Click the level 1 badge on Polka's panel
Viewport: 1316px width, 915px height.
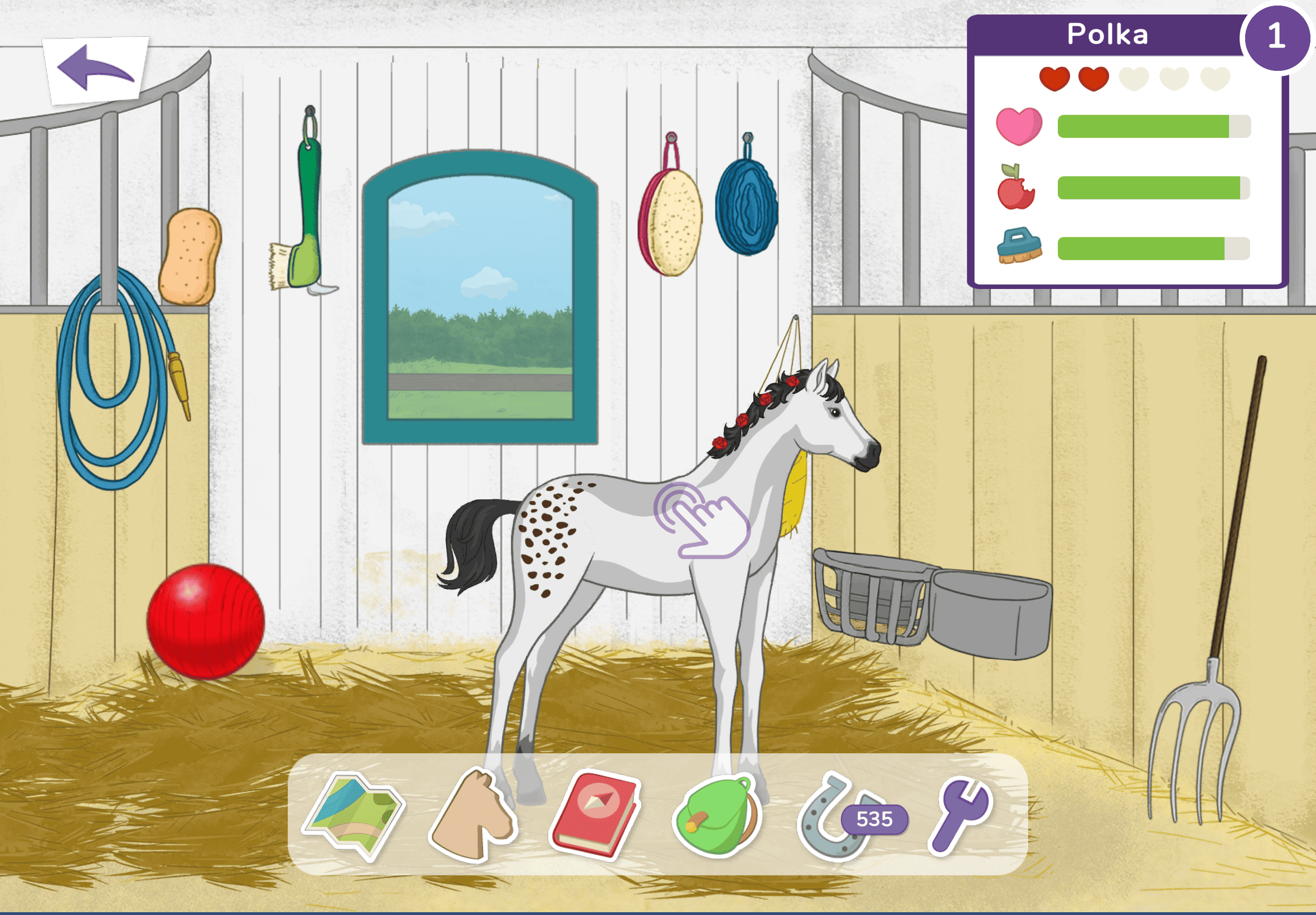pyautogui.click(x=1276, y=37)
